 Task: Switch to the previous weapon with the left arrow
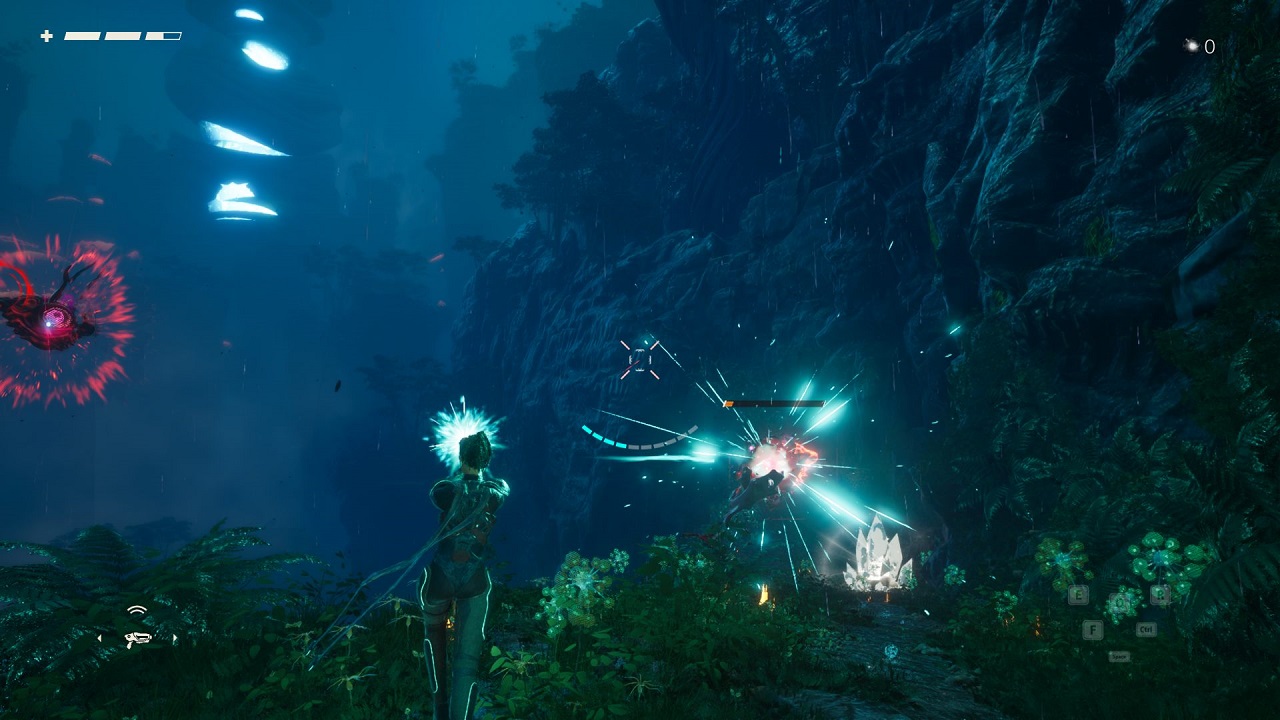[98, 637]
